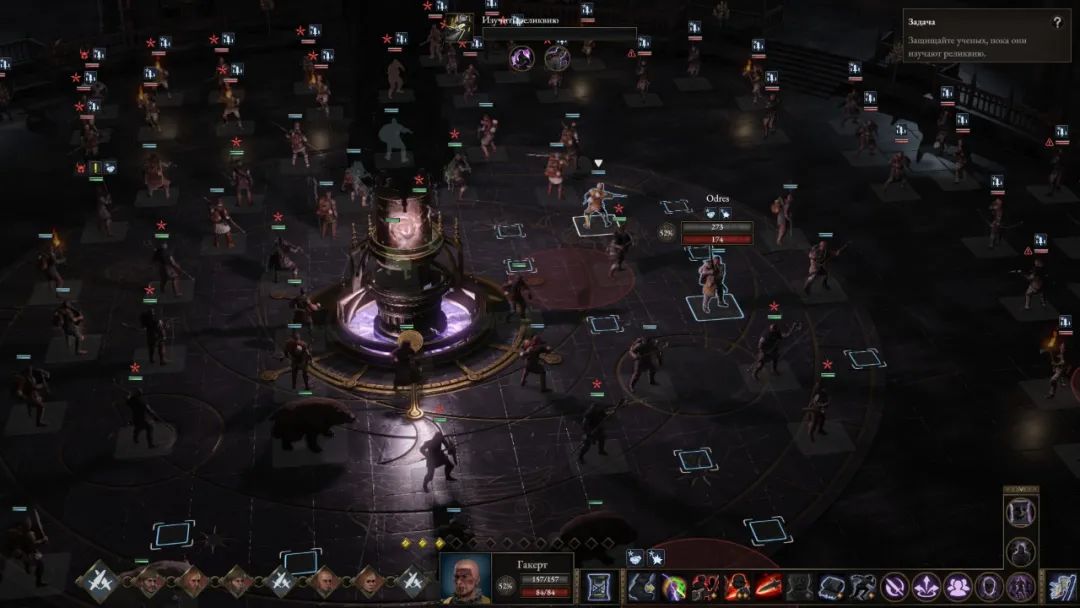Click the round hooded silhouette button
Image resolution: width=1080 pixels, height=608 pixels.
point(1020,550)
